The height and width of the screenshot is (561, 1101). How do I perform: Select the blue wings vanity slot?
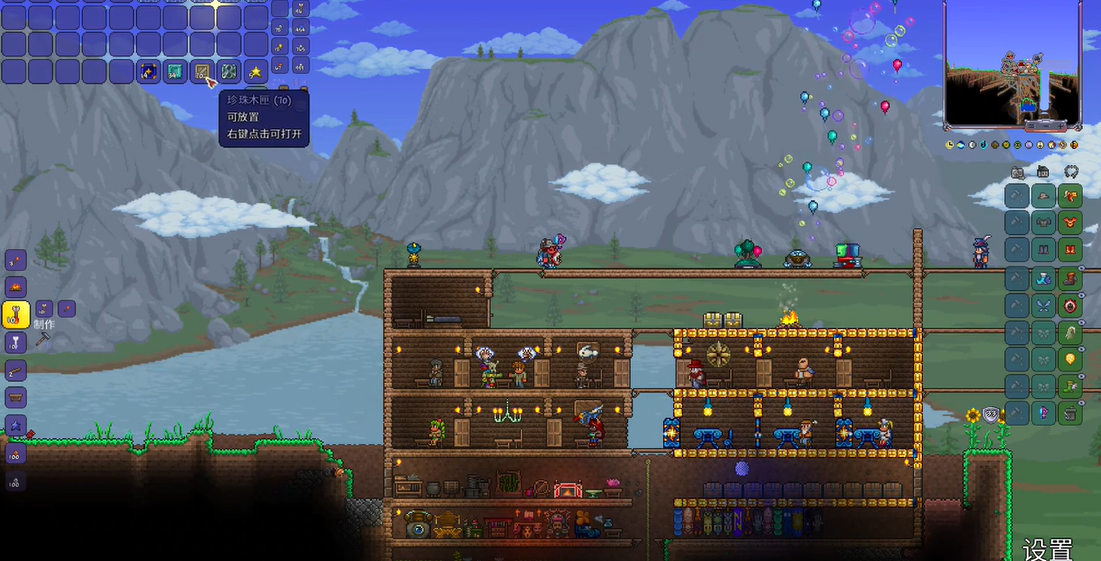point(1044,304)
